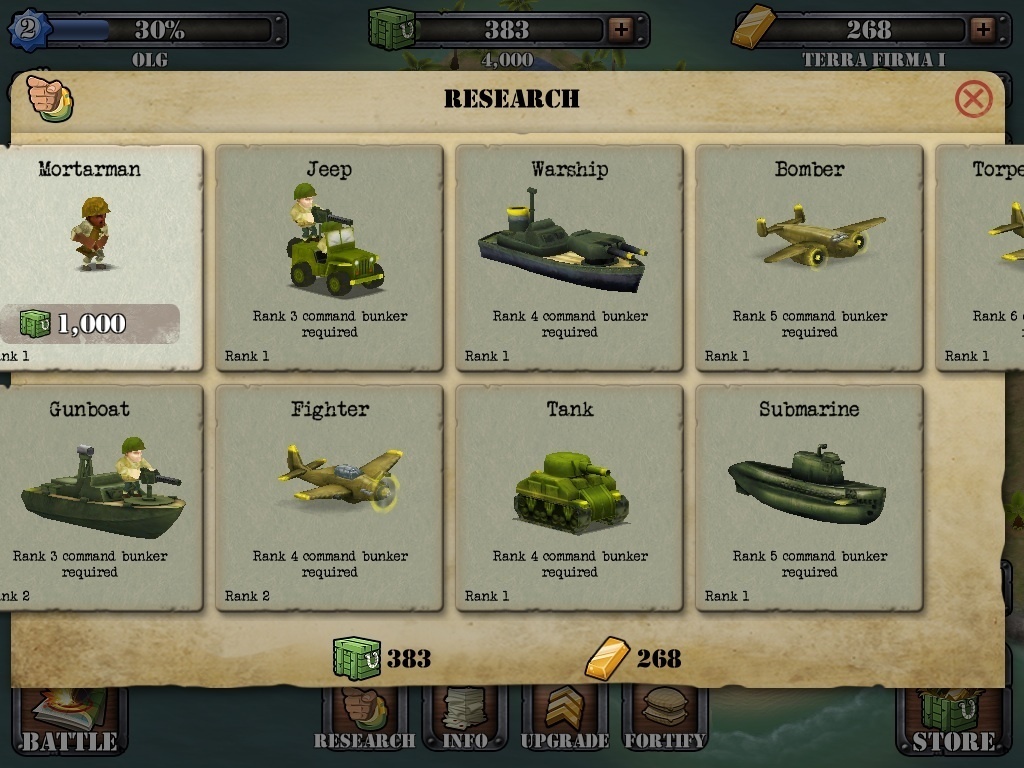The height and width of the screenshot is (768, 1024).
Task: Click the Research button in bottom bar
Action: tap(363, 722)
